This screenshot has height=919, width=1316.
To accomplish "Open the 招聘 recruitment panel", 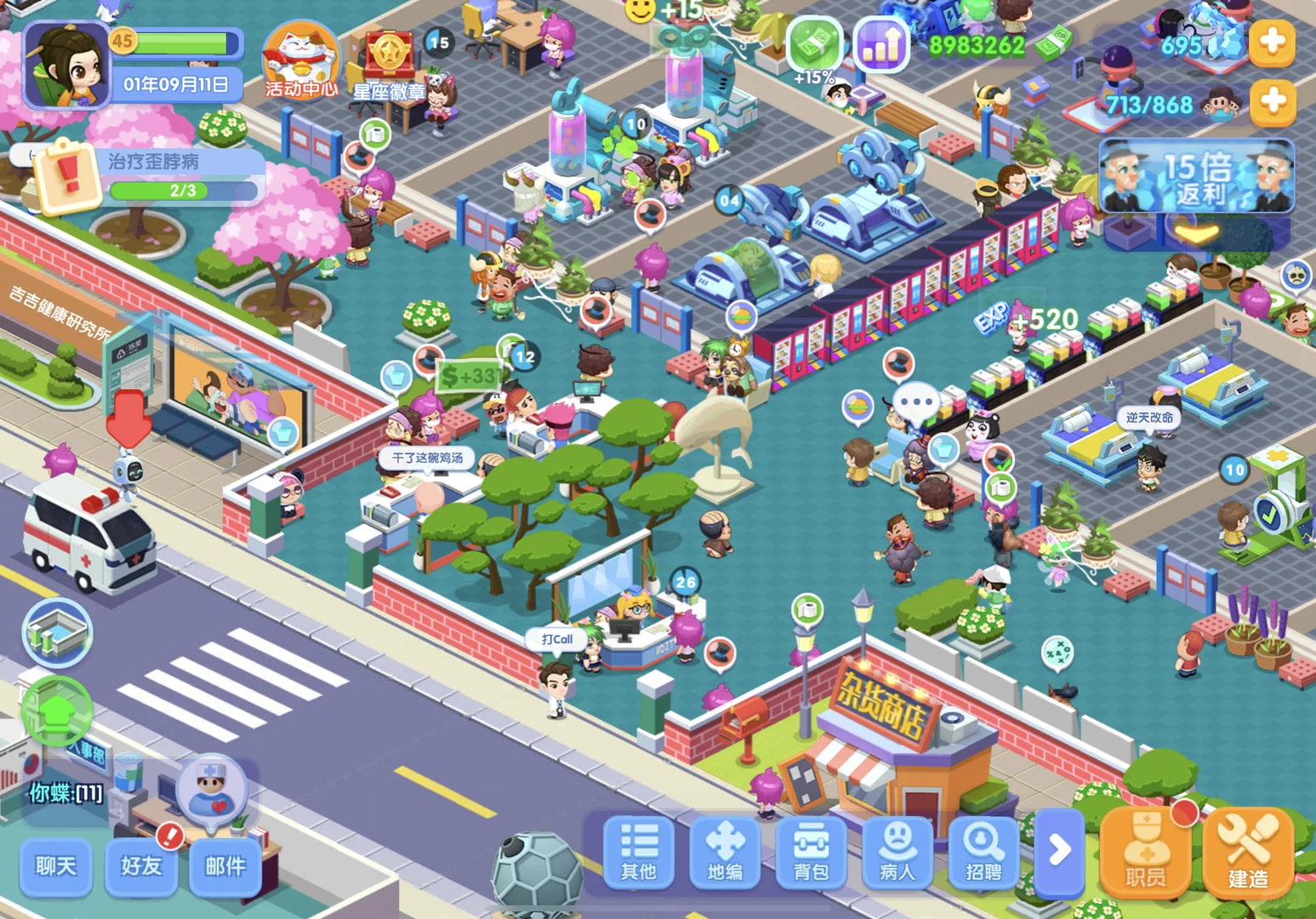I will coord(983,851).
